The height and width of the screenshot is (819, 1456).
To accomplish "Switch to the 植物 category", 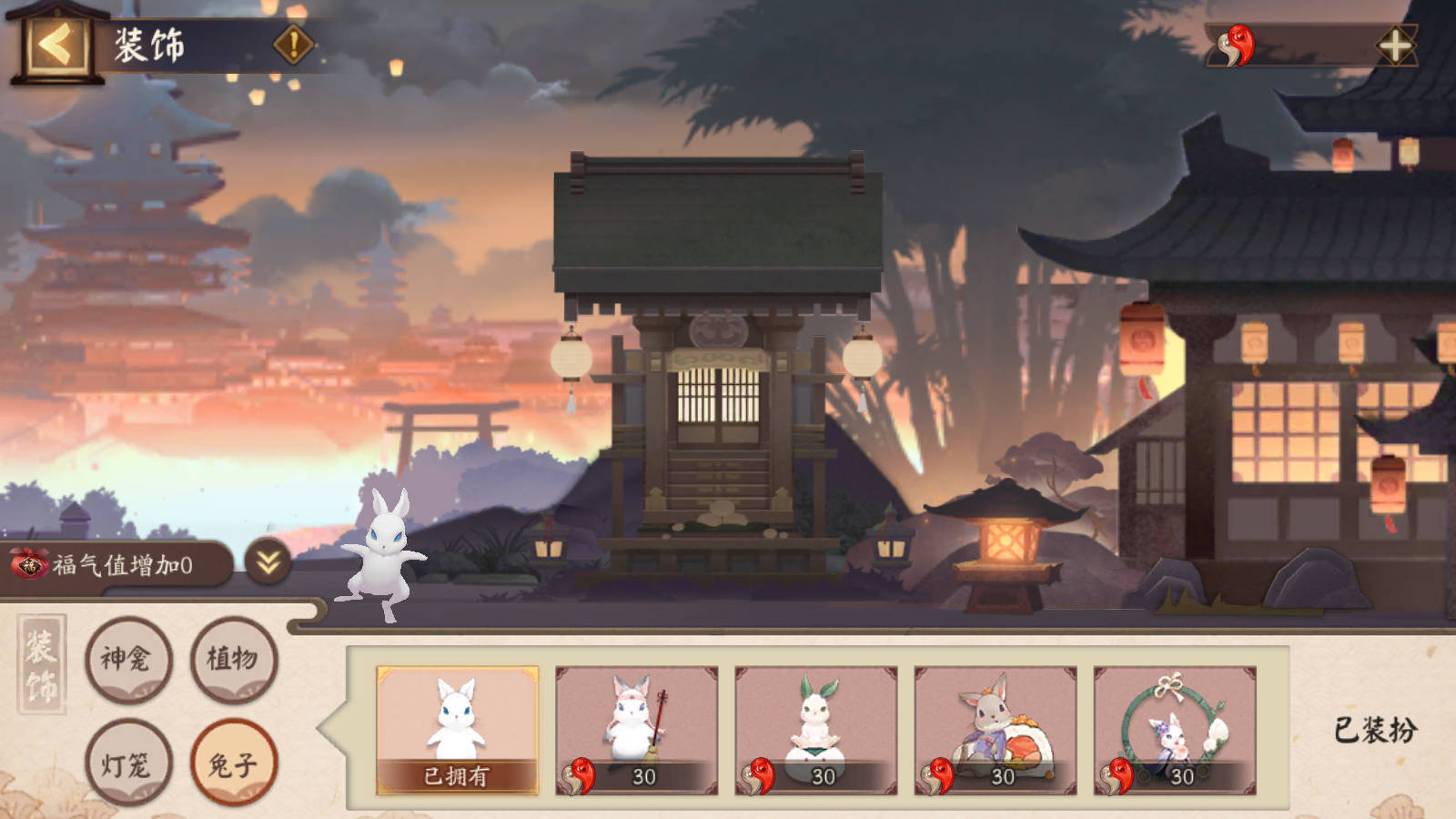I will point(233,659).
